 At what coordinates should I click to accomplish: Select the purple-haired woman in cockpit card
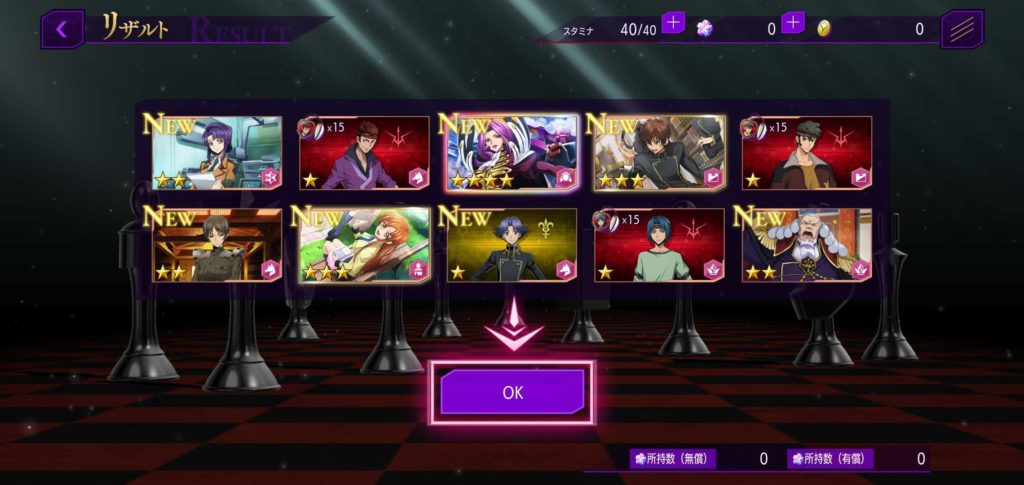(217, 153)
